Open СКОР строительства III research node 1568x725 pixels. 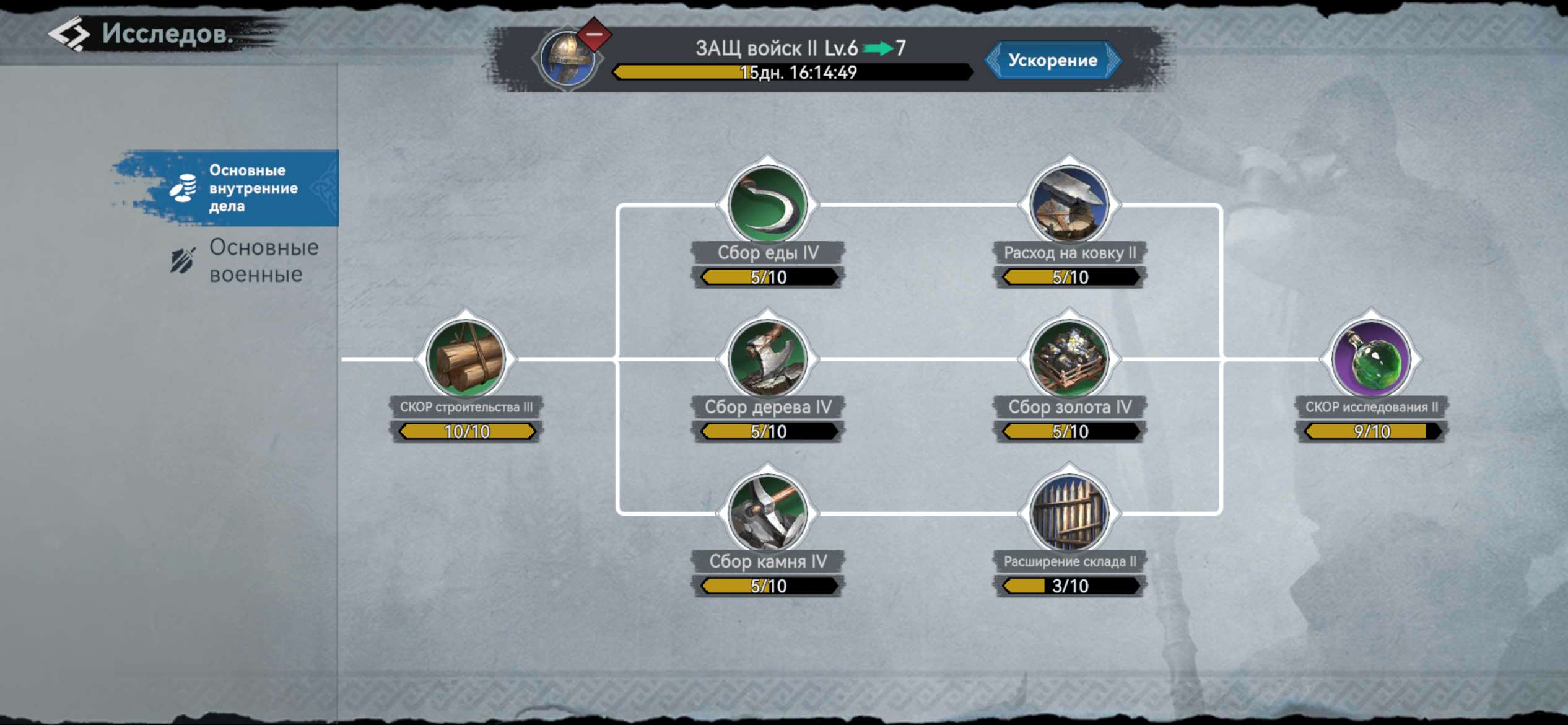[466, 358]
